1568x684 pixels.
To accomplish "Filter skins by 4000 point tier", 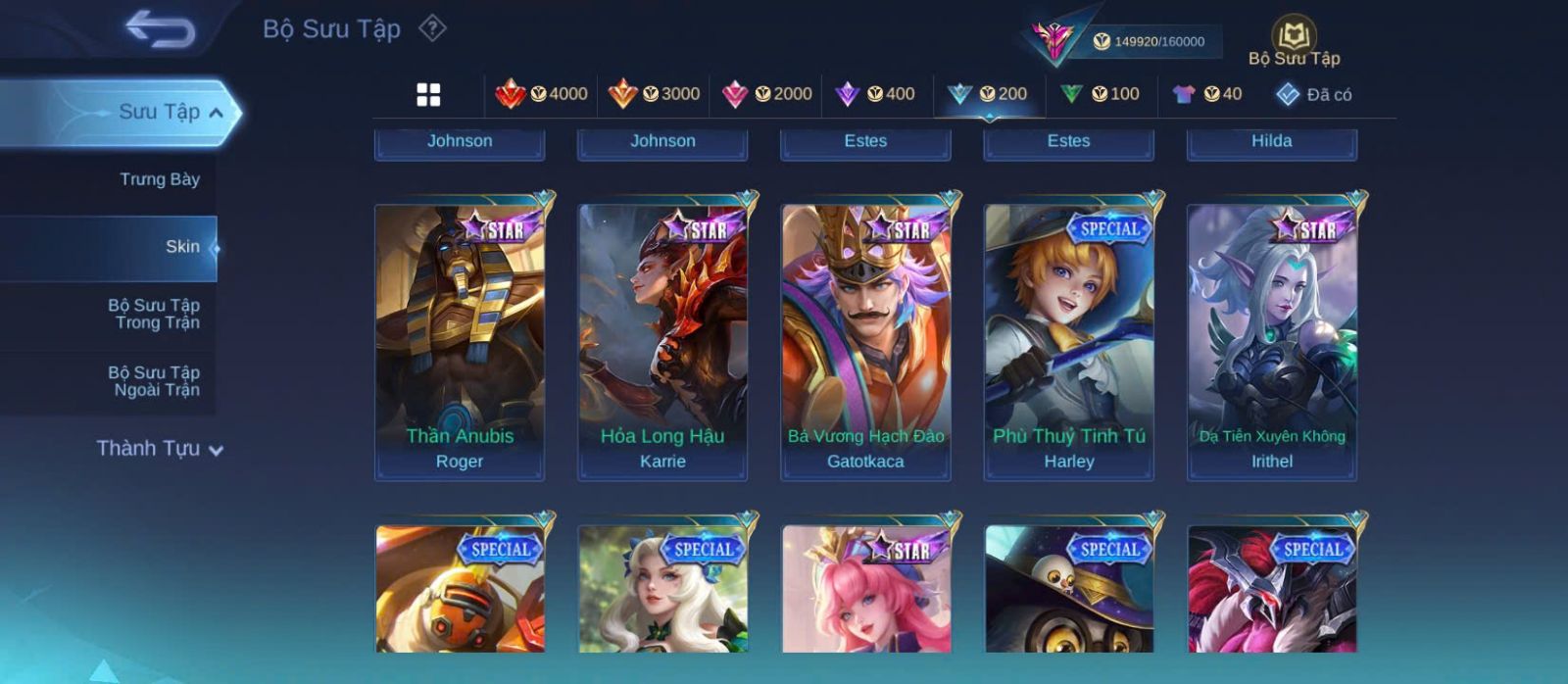I will tap(541, 94).
